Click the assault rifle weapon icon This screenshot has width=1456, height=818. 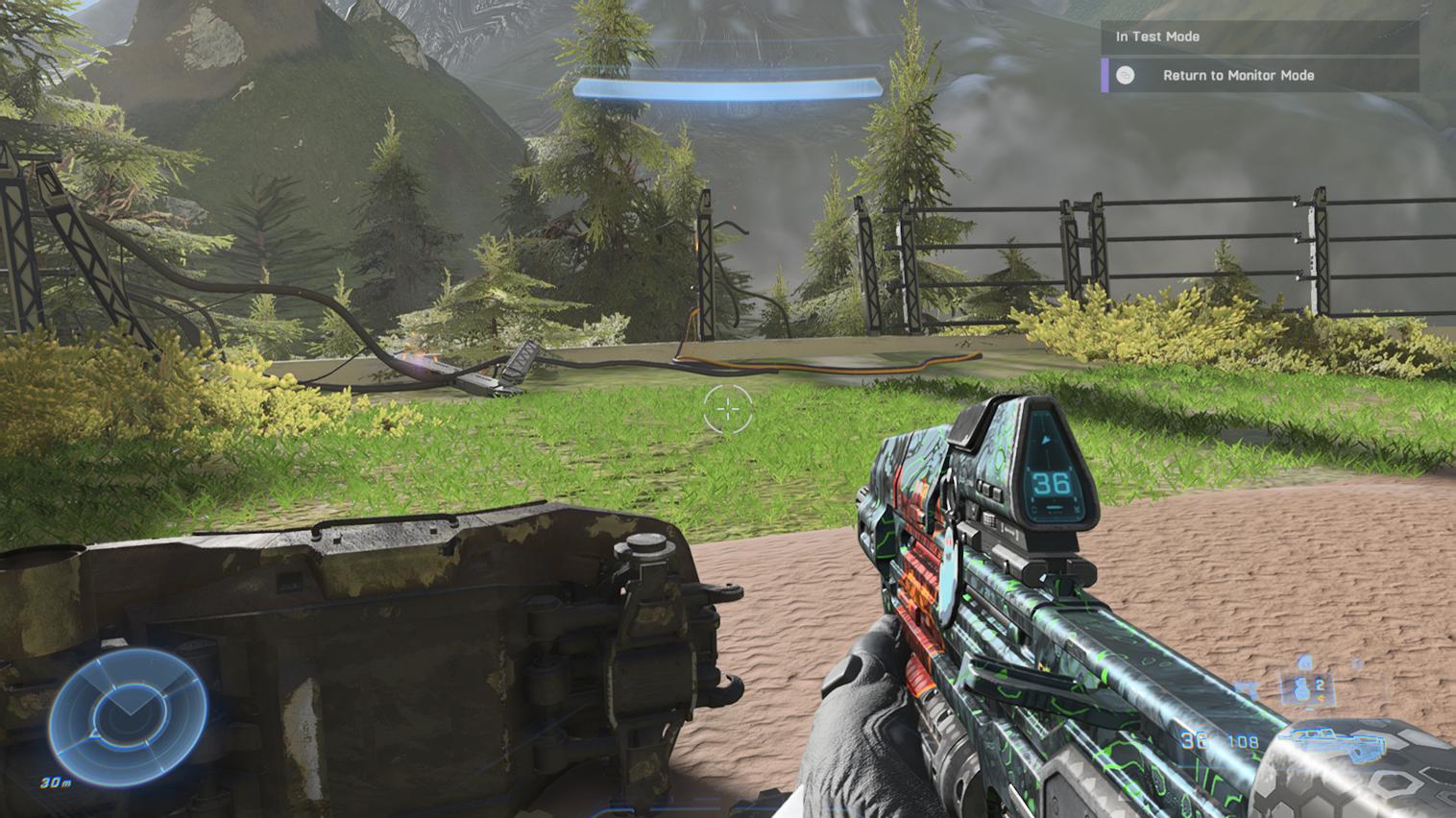click(1339, 743)
